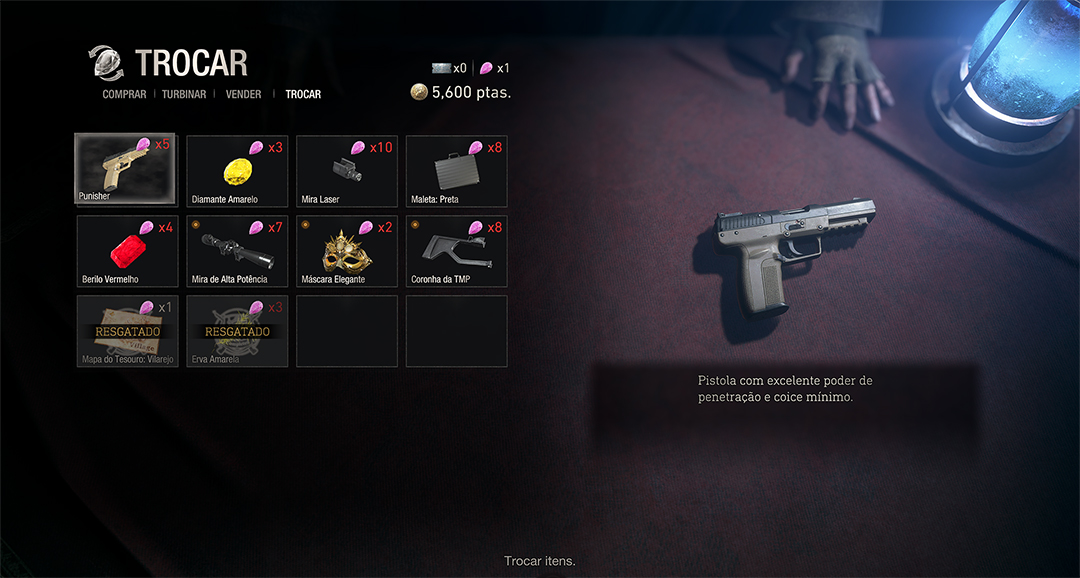Select the Trocar tab

303,95
